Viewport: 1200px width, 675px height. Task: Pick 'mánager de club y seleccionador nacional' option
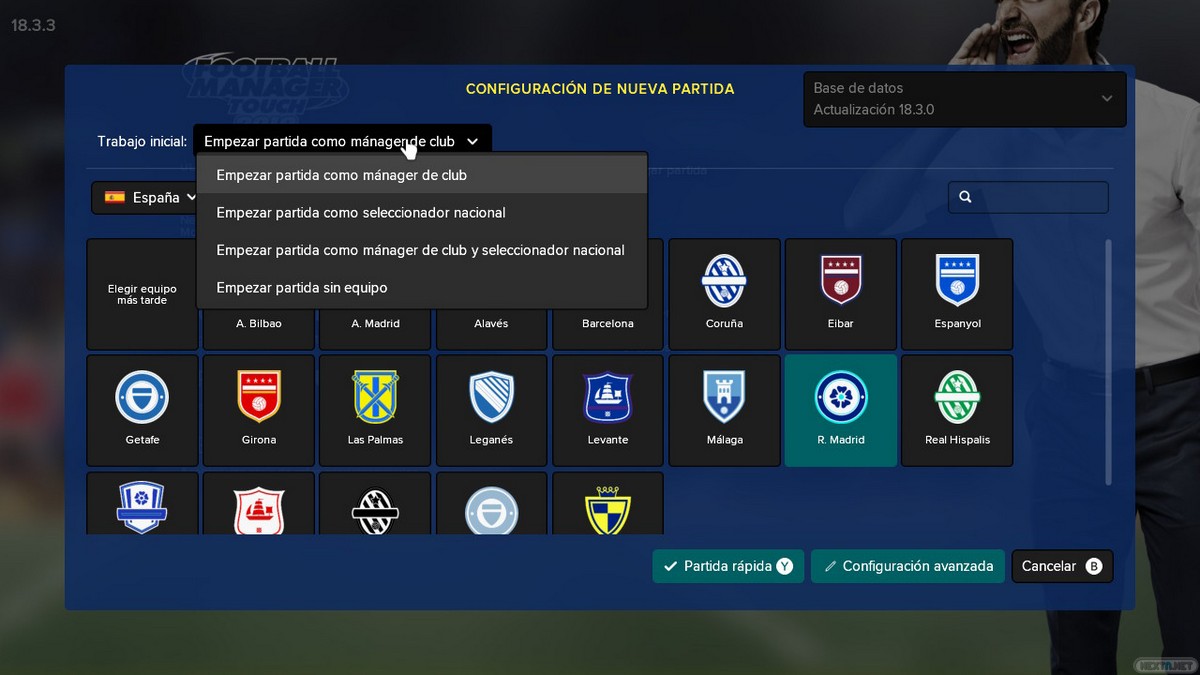point(421,250)
